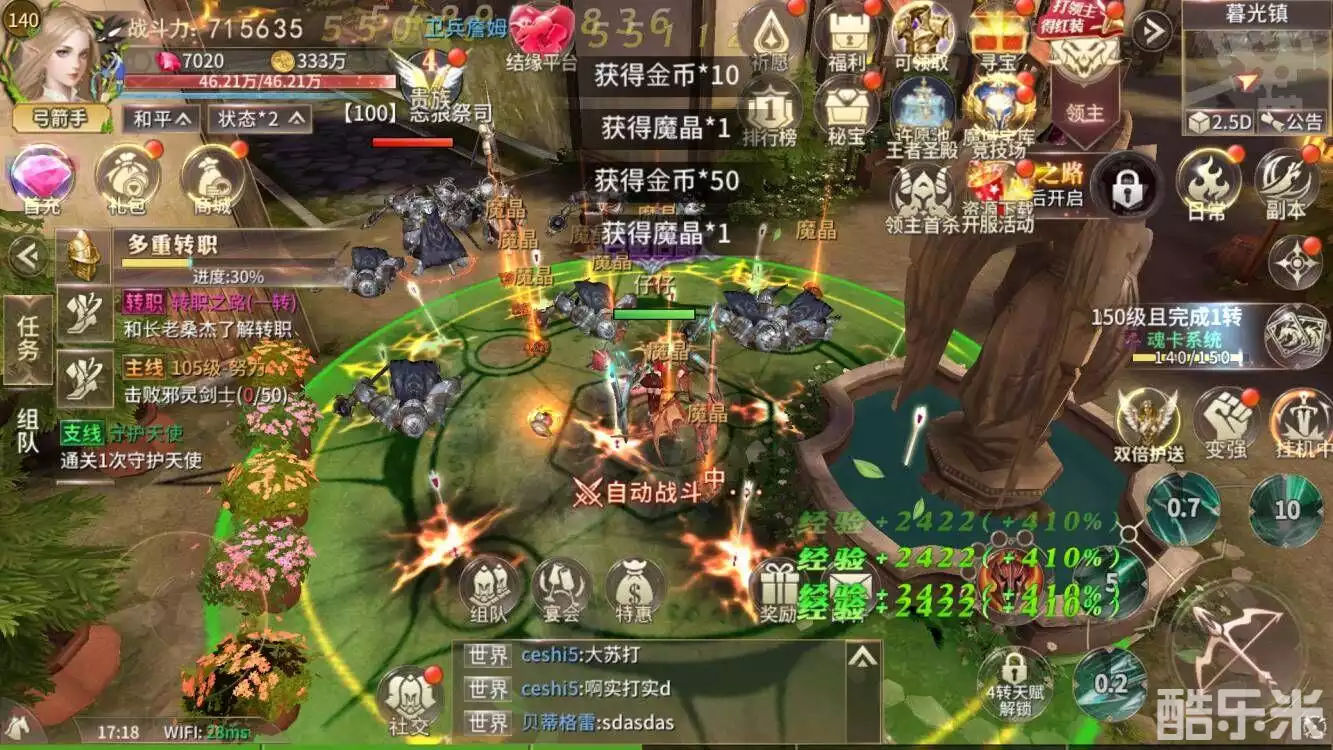
Task: Open the 秘宝 treasure chest icon
Action: pos(846,110)
